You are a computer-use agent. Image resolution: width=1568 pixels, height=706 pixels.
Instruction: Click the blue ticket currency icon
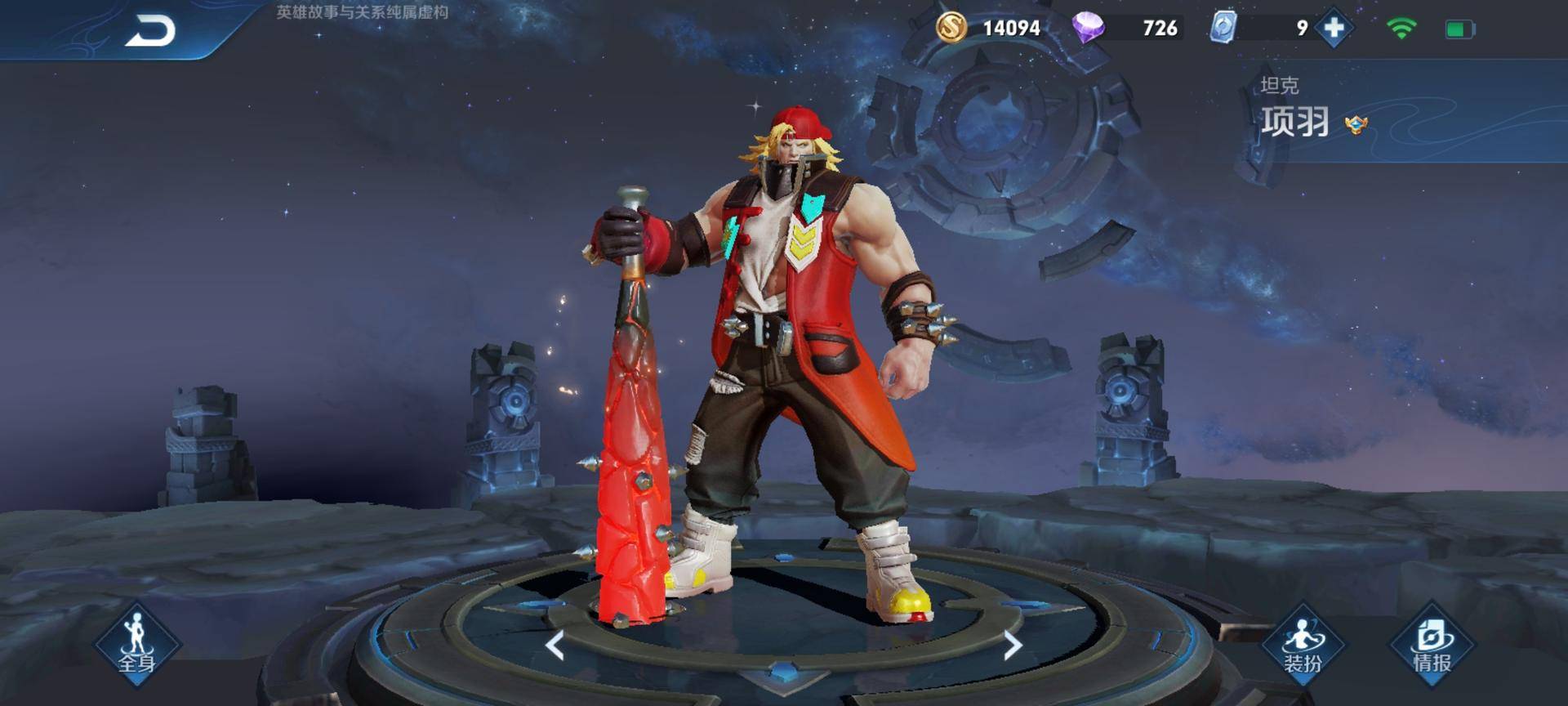pyautogui.click(x=1223, y=28)
